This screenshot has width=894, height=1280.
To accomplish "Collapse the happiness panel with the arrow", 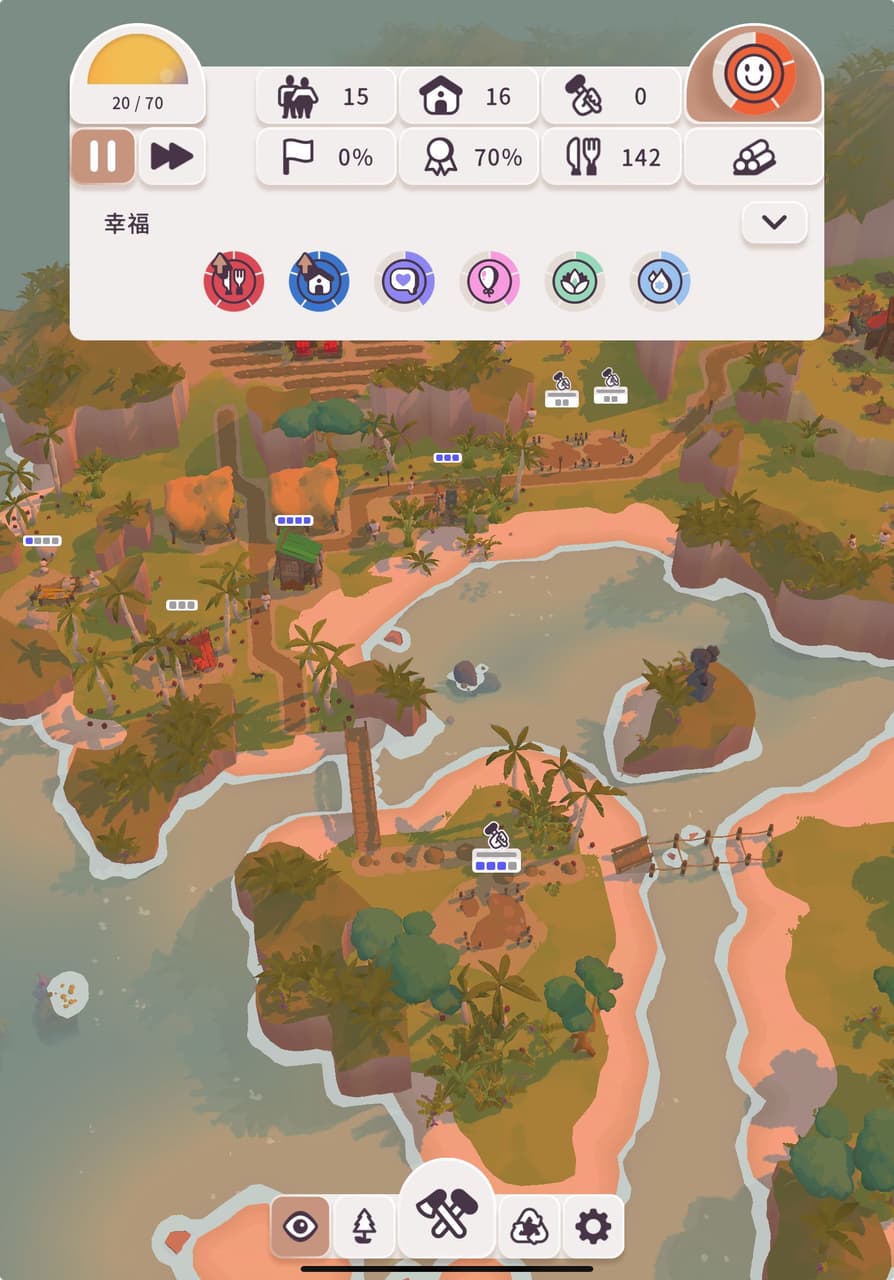I will tap(774, 223).
